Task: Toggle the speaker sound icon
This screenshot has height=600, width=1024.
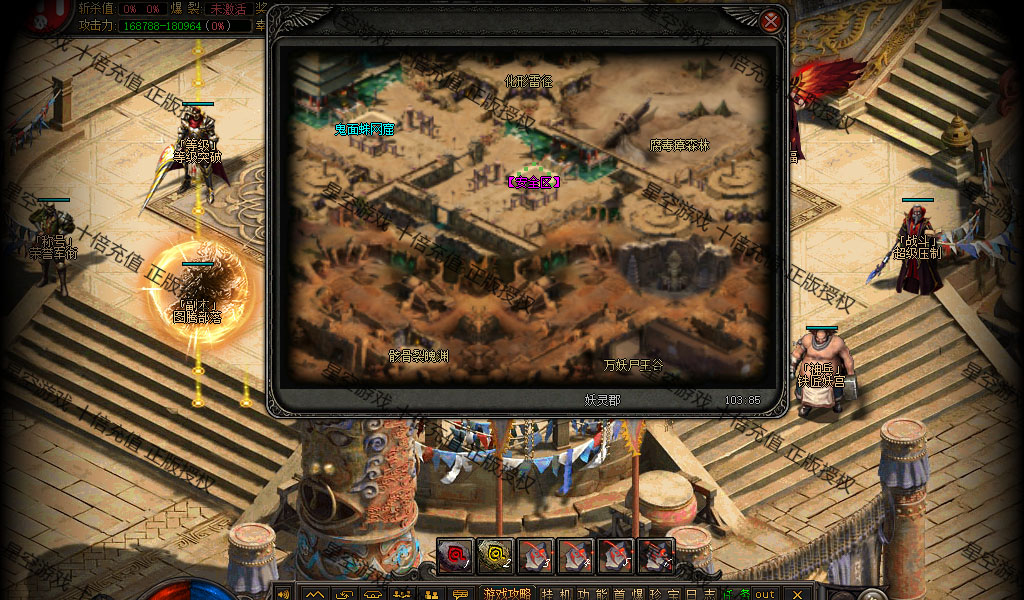Action: coord(282,594)
